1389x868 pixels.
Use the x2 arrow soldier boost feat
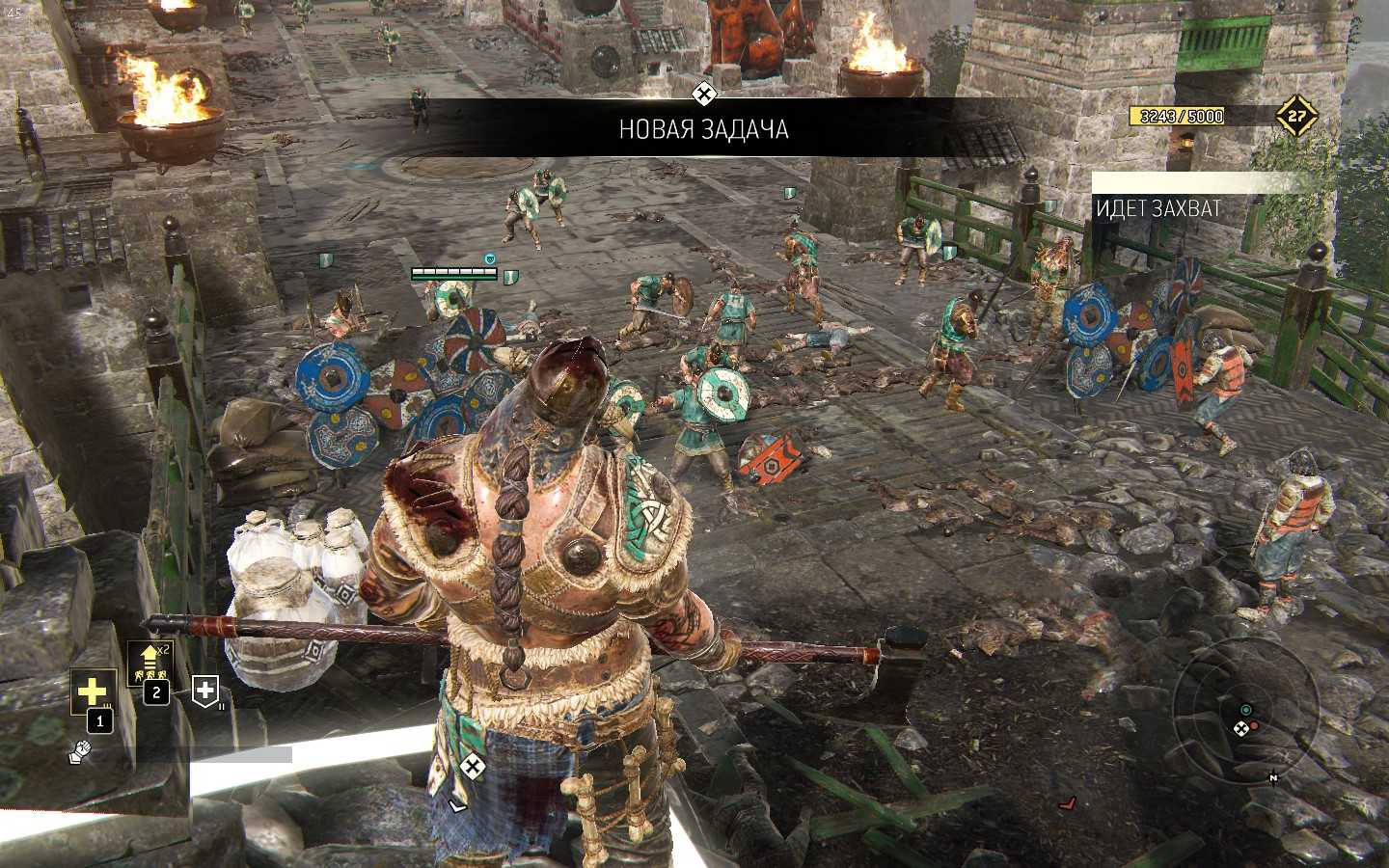[x=151, y=664]
